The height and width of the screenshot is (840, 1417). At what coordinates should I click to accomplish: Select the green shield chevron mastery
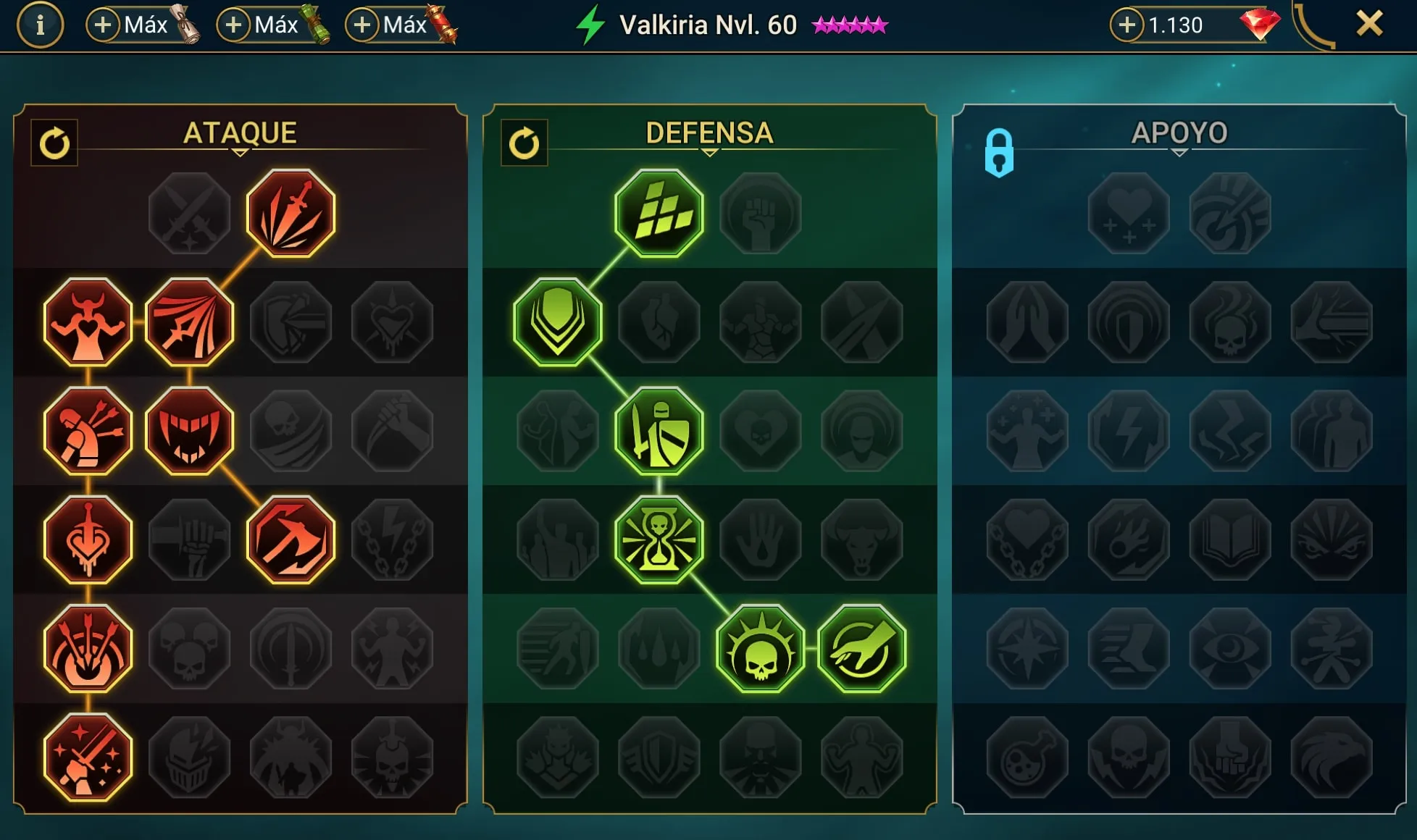click(557, 322)
